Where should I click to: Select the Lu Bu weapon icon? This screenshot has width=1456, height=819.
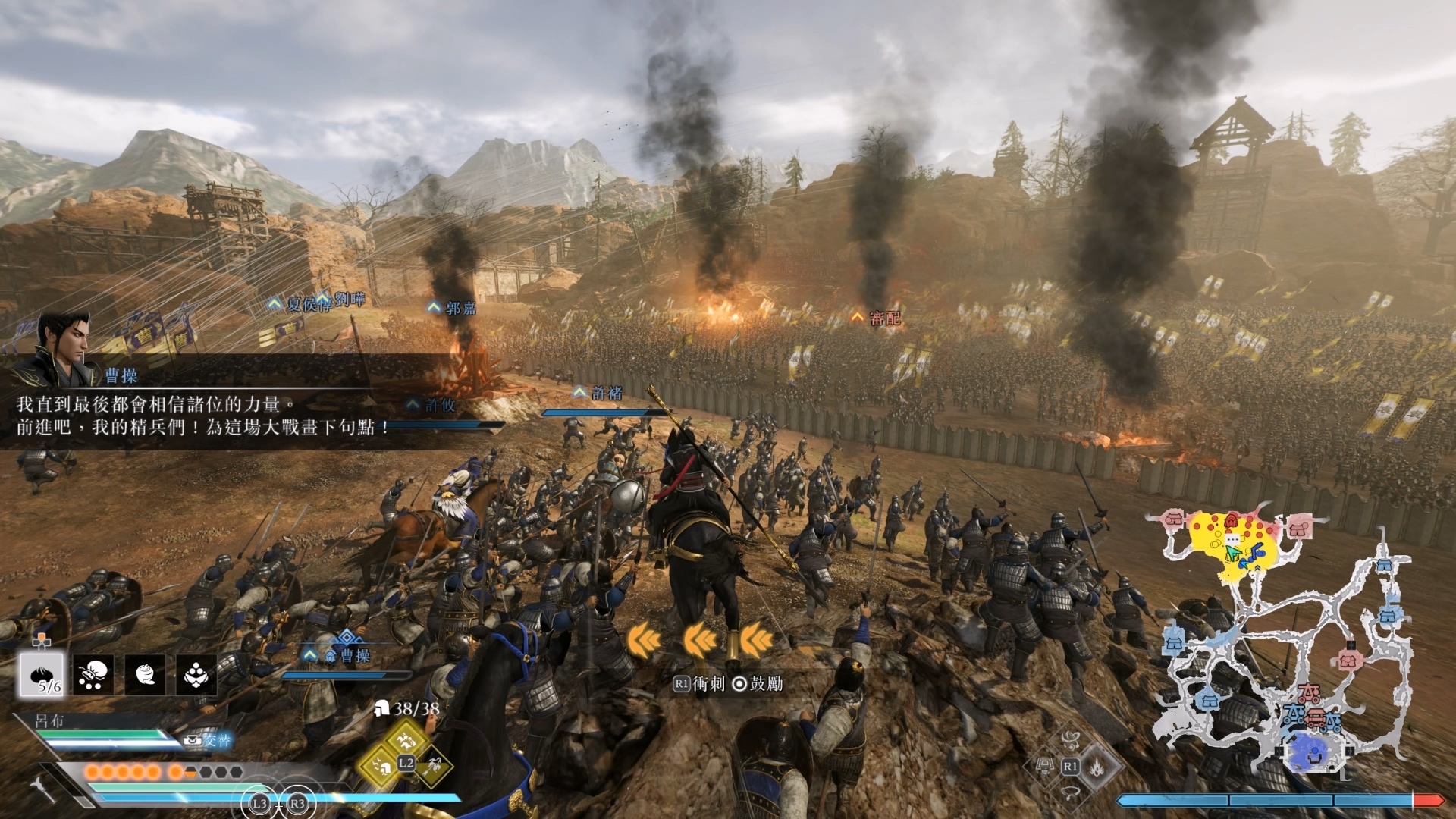(43, 788)
